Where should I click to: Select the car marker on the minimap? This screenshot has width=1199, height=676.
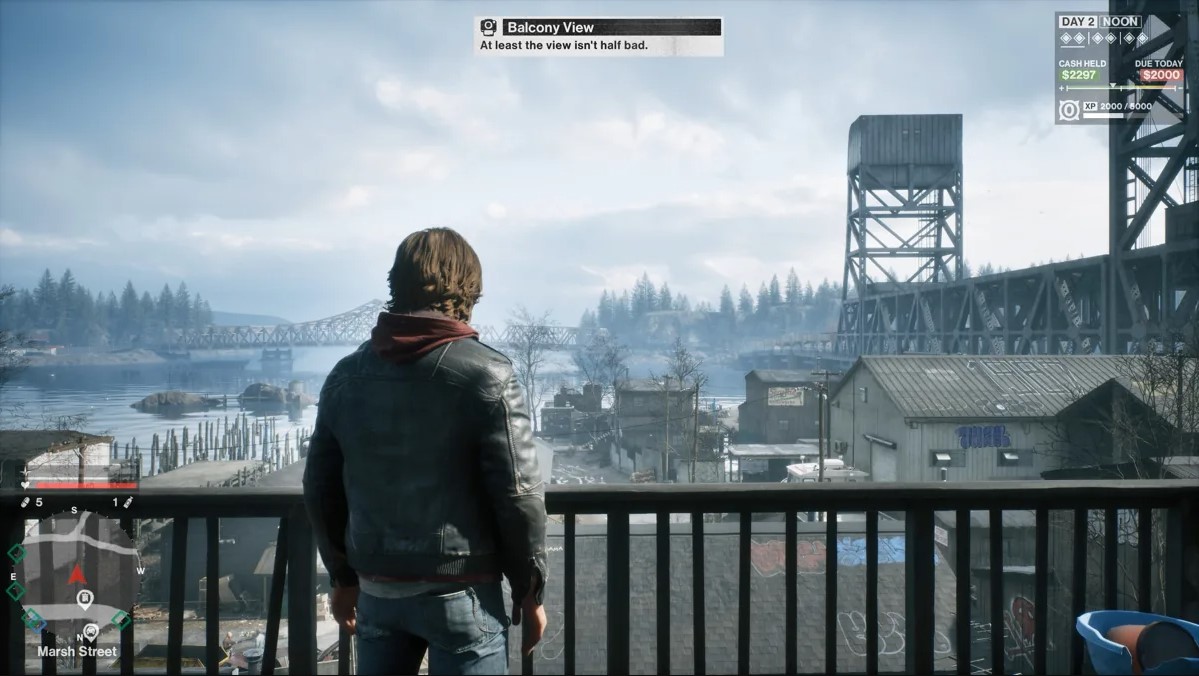[x=90, y=631]
